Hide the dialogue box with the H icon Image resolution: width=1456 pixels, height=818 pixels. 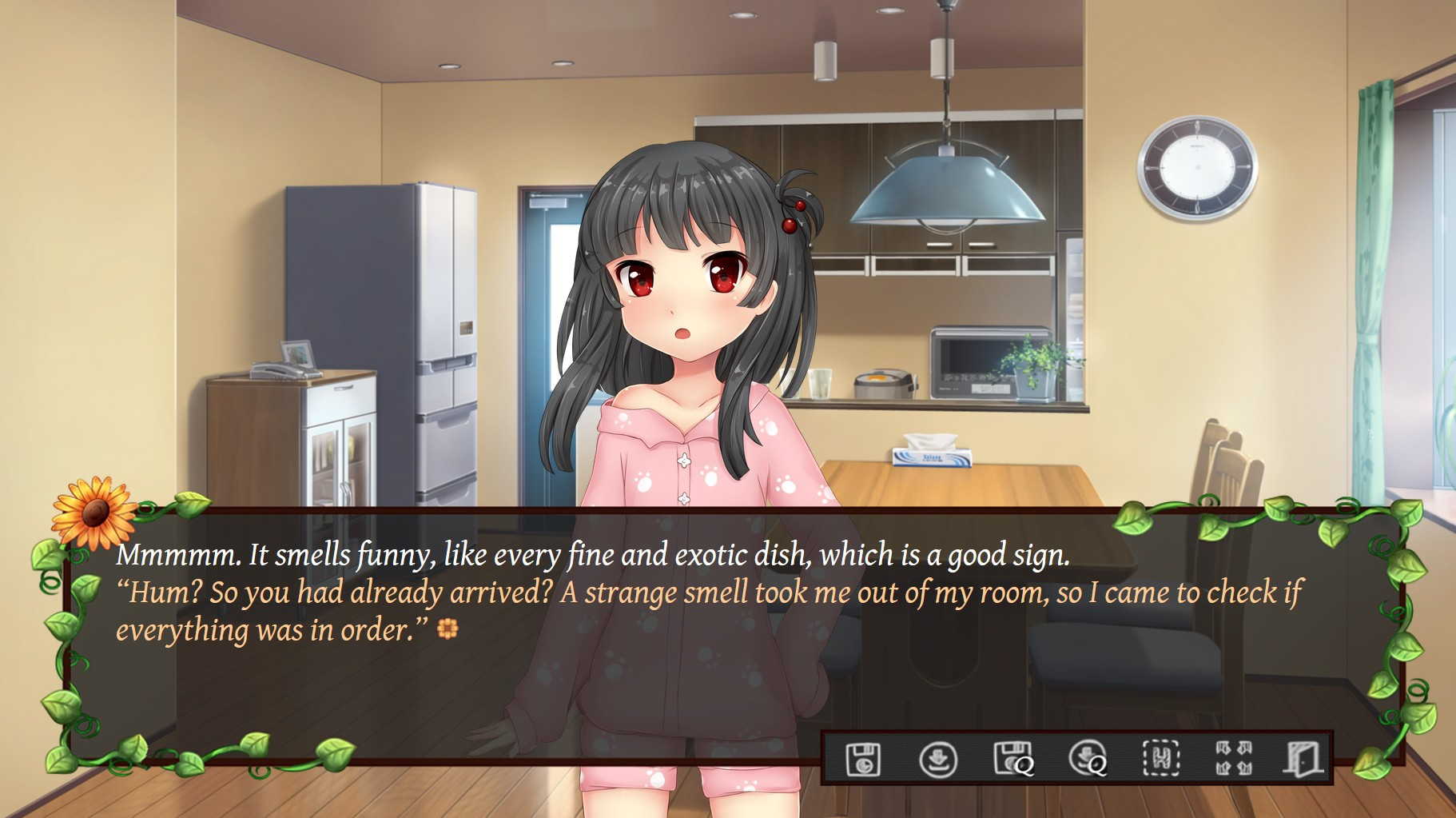tap(1161, 758)
